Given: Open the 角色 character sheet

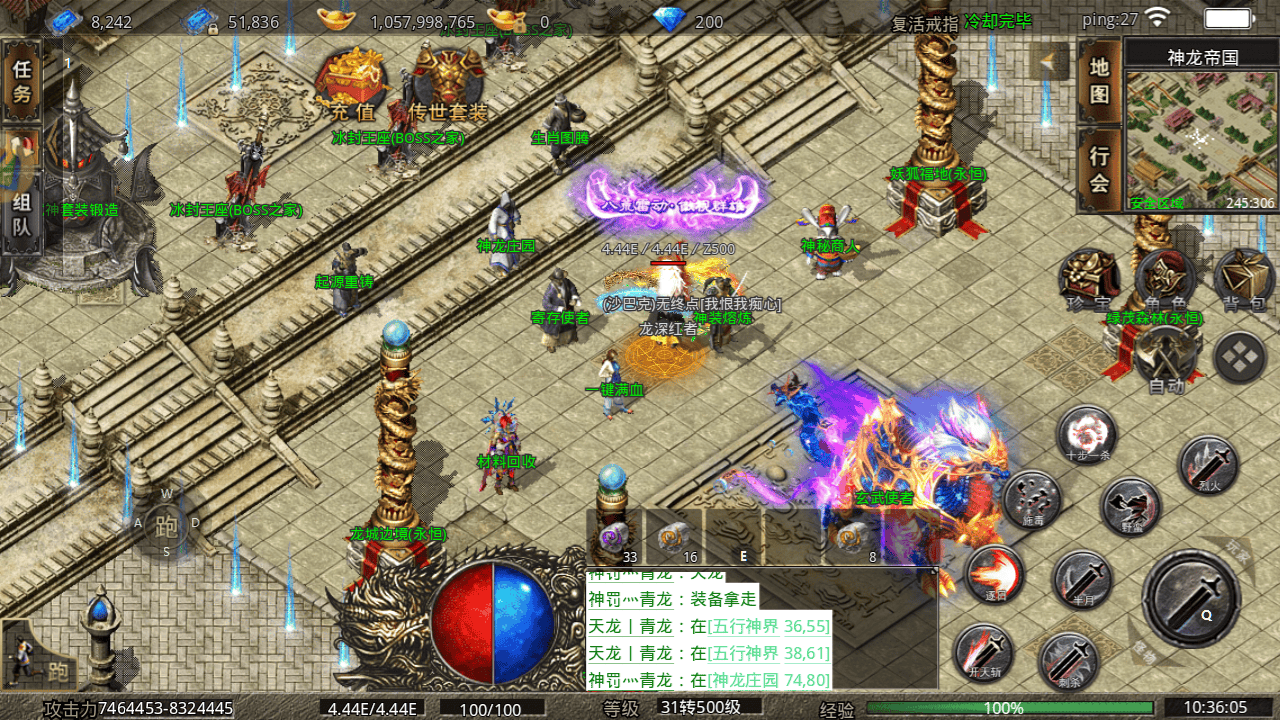Looking at the screenshot, I should tap(1165, 278).
